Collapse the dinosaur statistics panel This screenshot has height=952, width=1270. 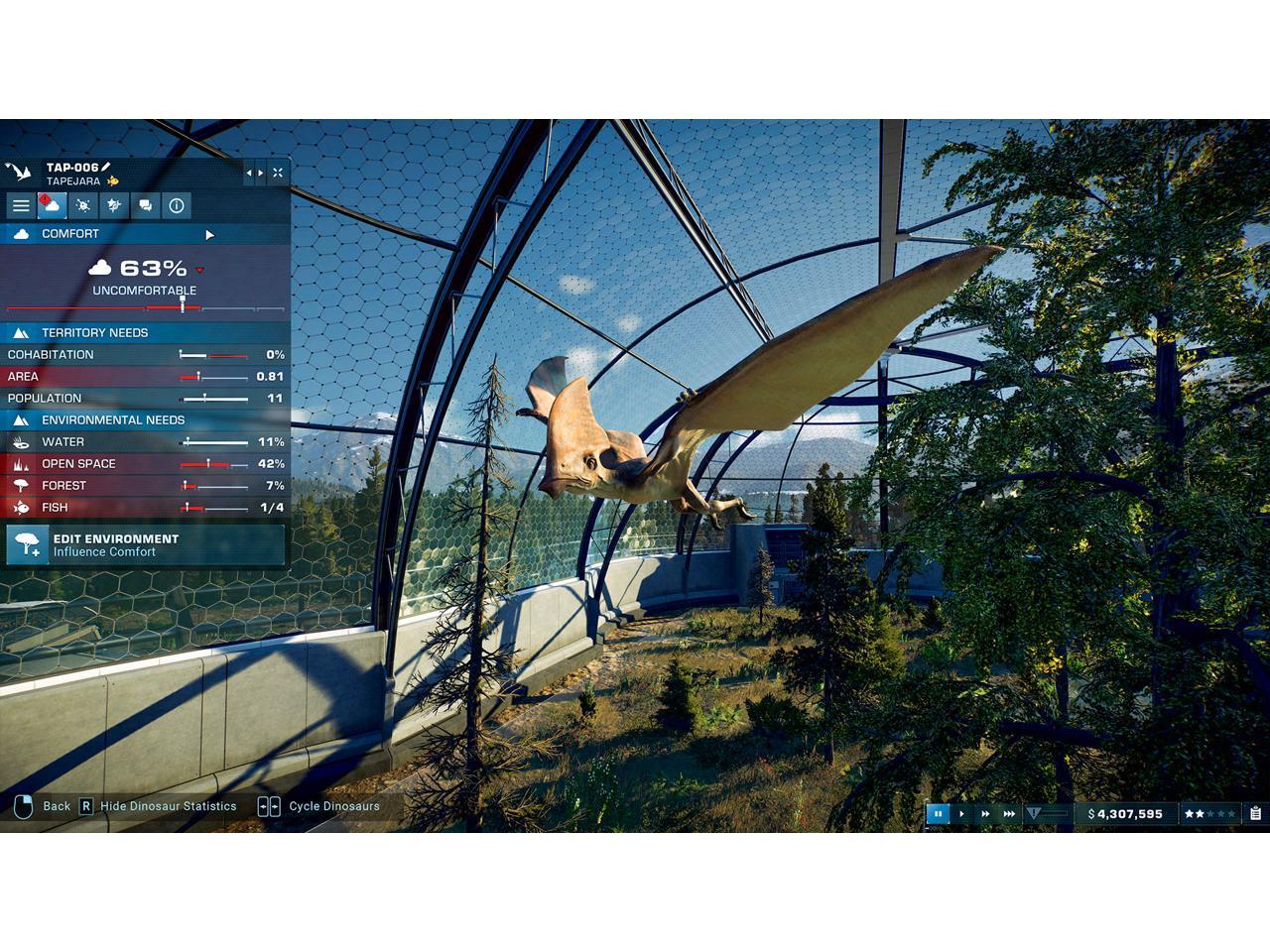coord(278,174)
